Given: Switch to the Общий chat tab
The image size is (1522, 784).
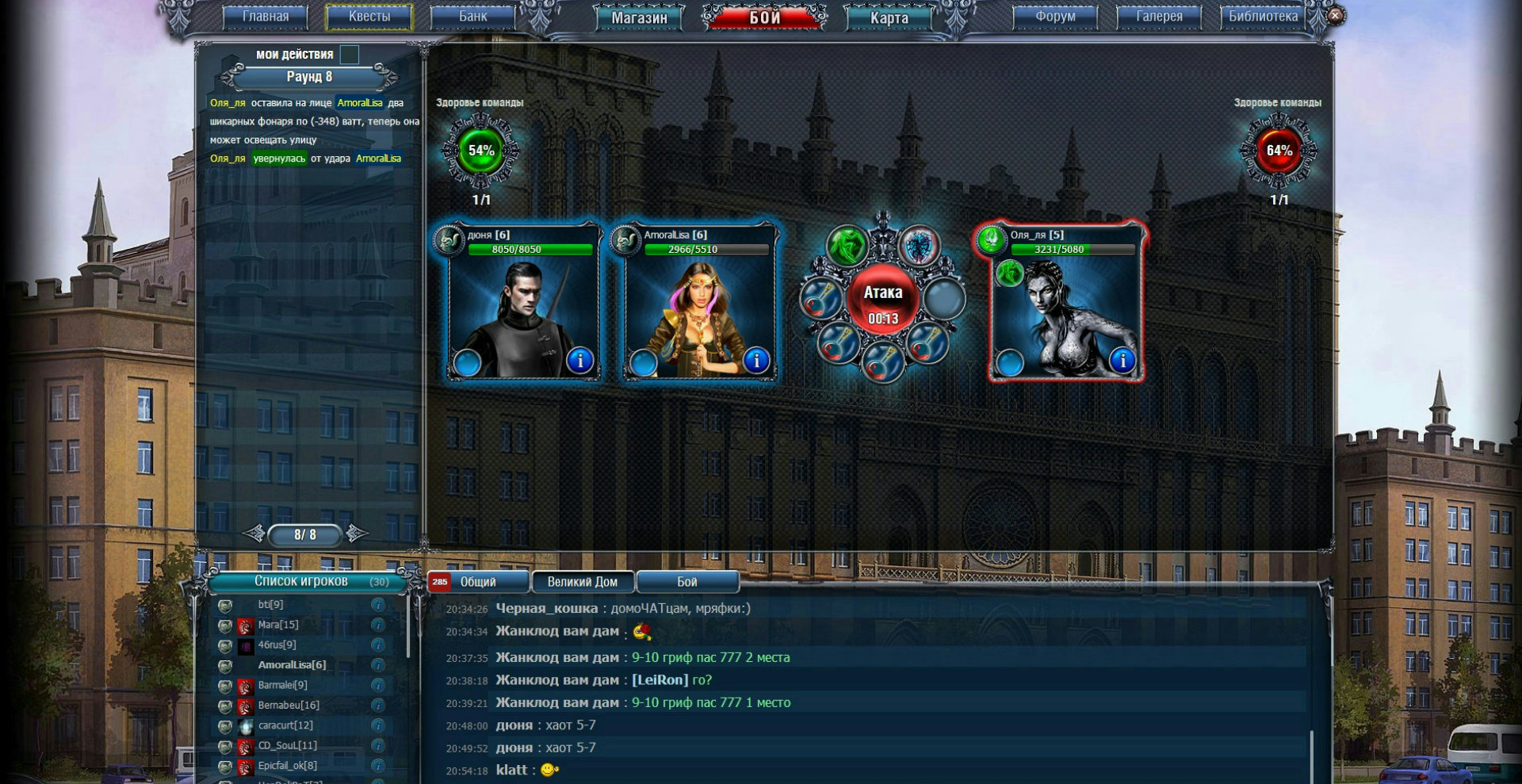Looking at the screenshot, I should (478, 582).
